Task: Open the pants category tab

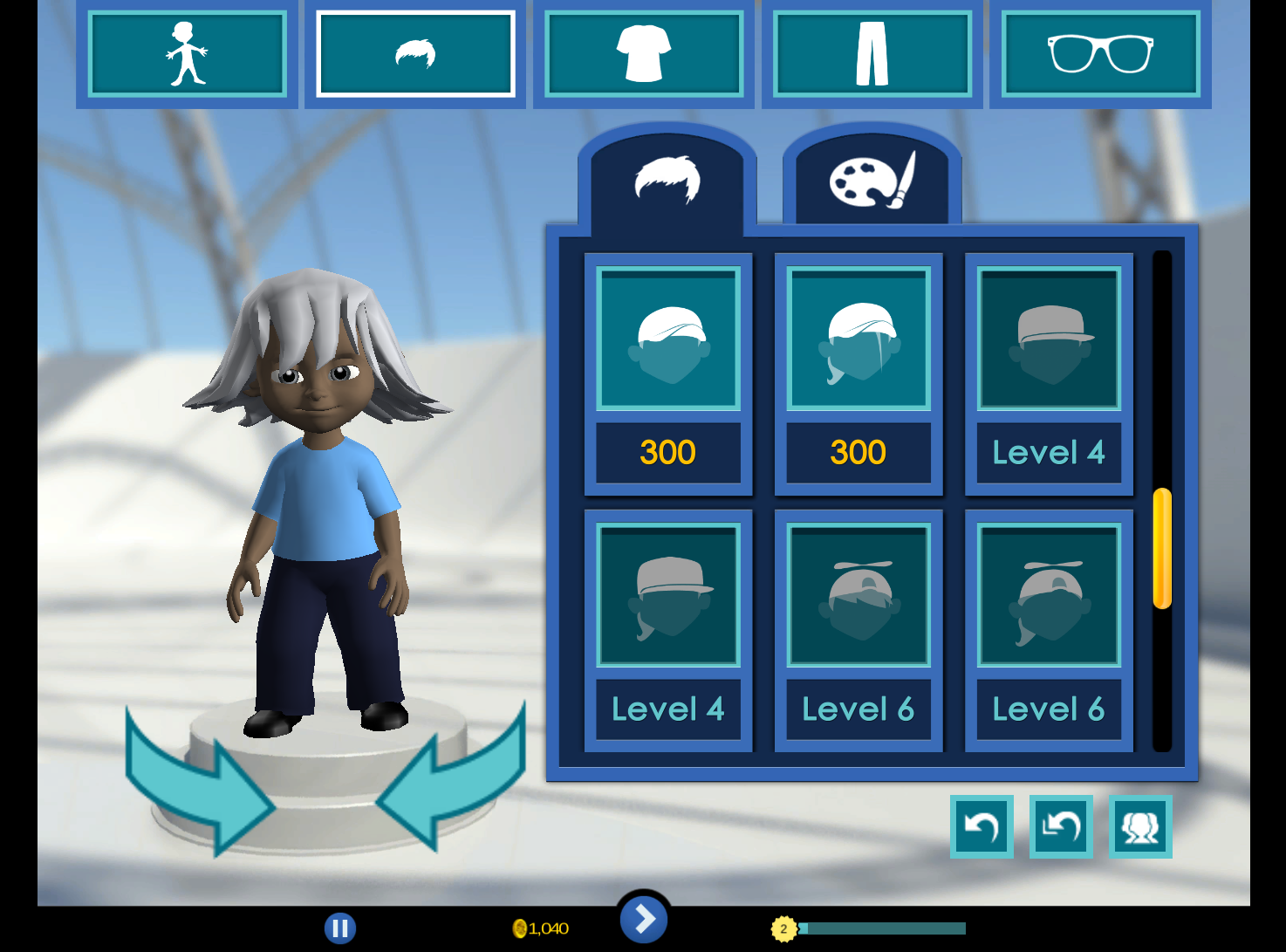Action: pyautogui.click(x=872, y=54)
